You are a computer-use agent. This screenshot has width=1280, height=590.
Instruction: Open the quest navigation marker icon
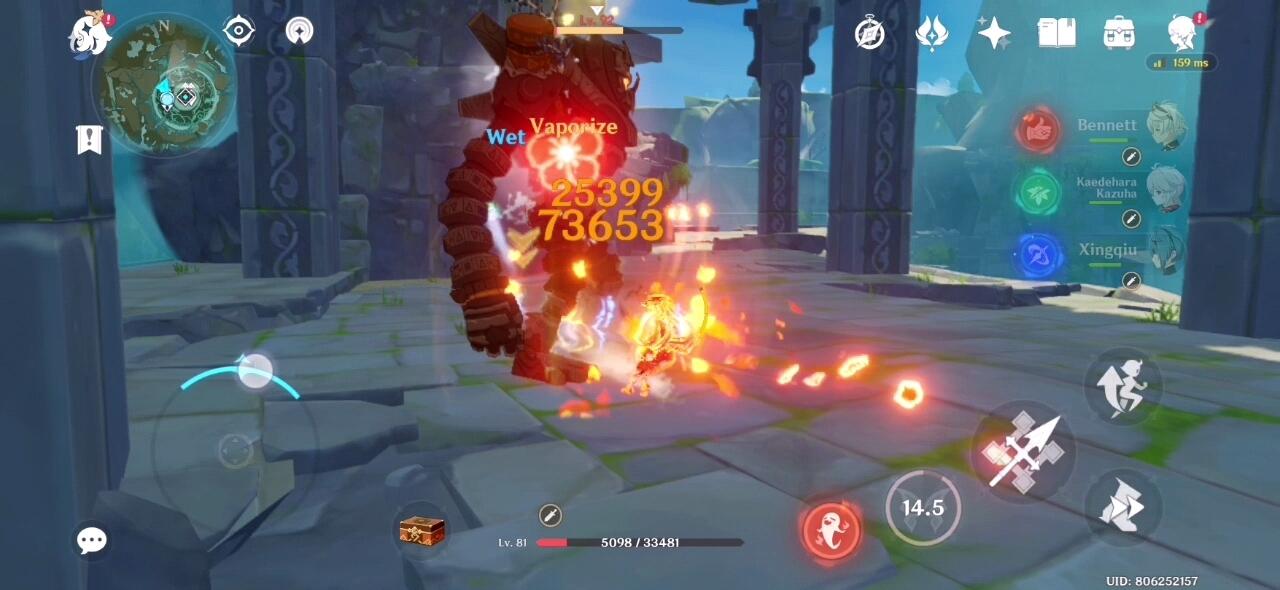pos(299,31)
